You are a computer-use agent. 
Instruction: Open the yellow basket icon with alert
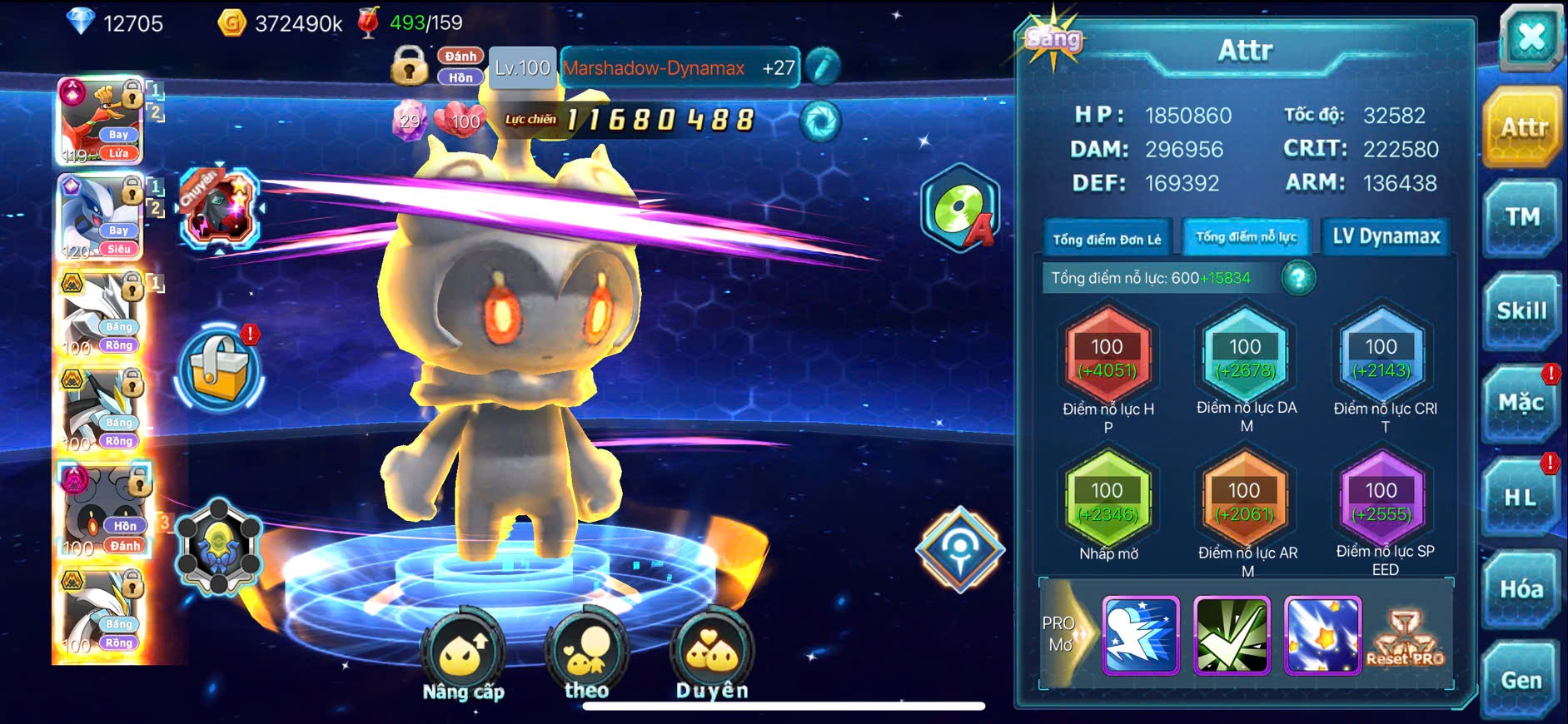(219, 370)
